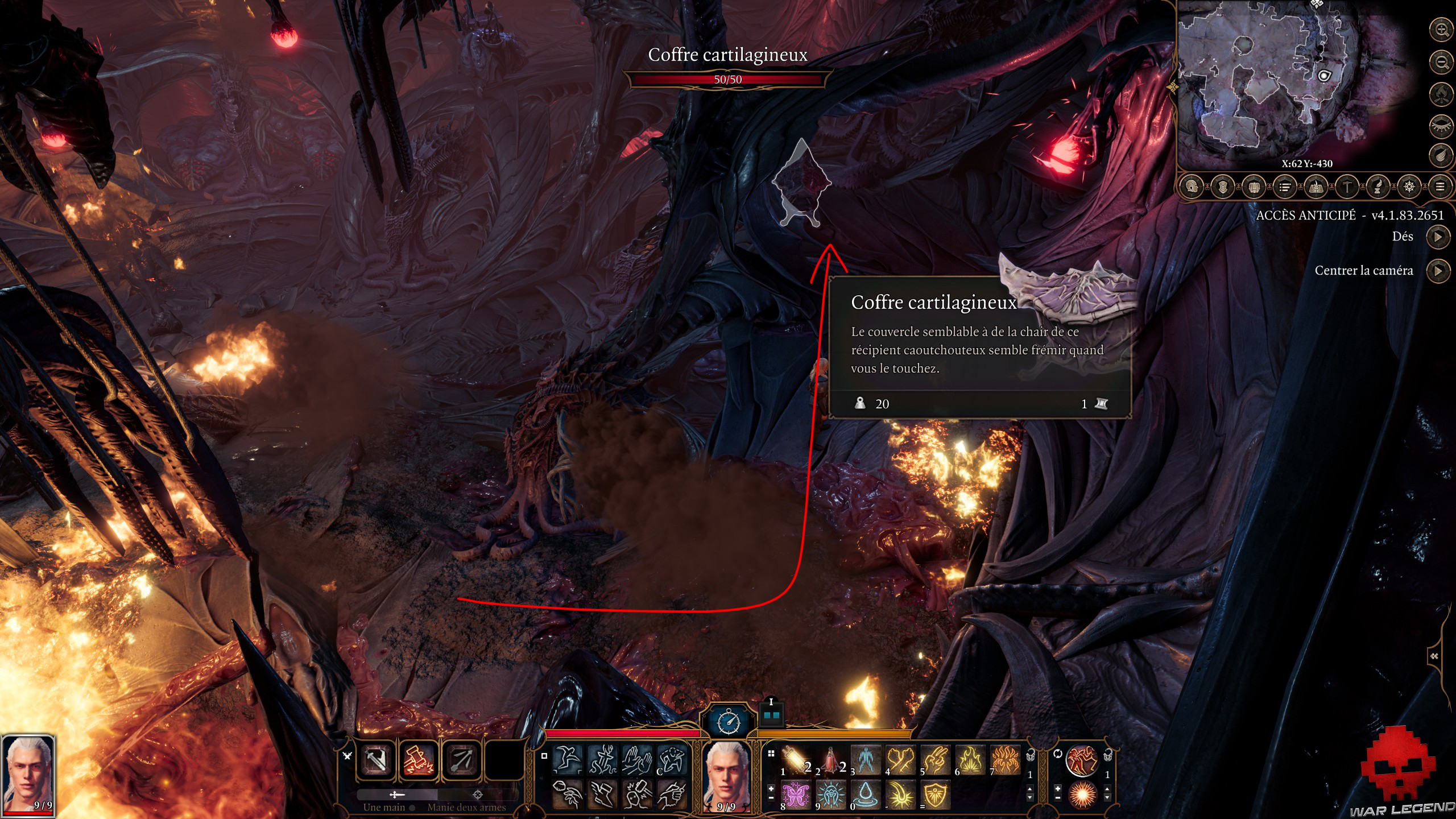
Task: Cast the shield spell bound to equals key
Action: 934,794
